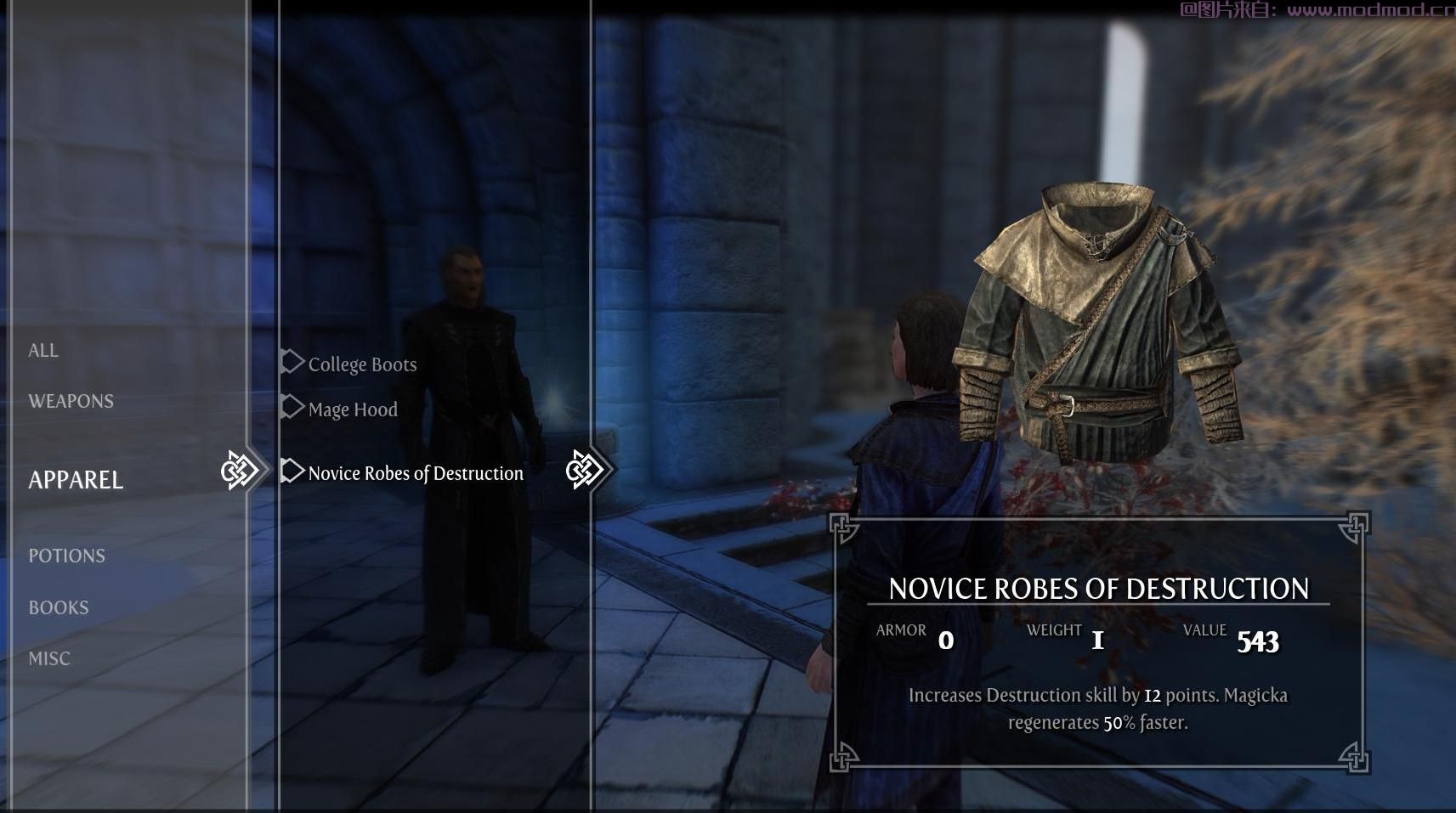The width and height of the screenshot is (1456, 813).
Task: Switch to the ALL category
Action: point(43,350)
